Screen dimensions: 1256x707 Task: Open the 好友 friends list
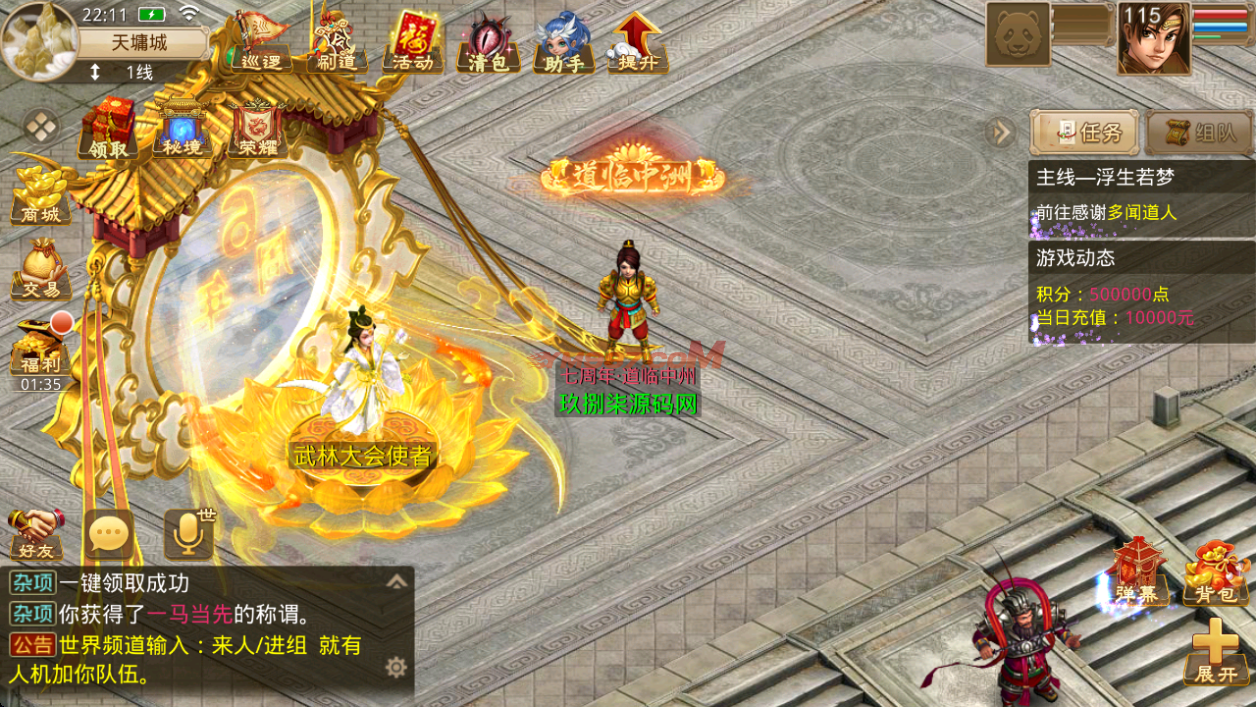(x=36, y=533)
